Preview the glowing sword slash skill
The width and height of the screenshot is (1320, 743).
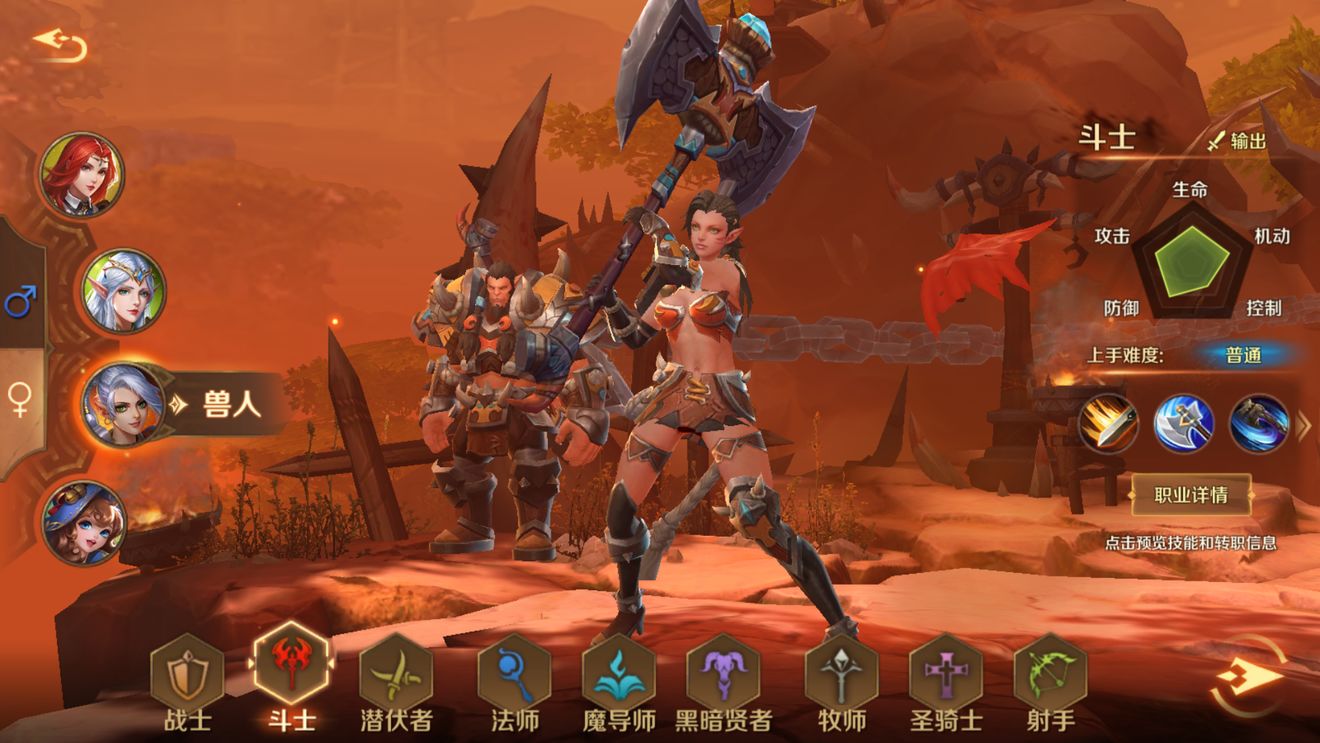tap(1108, 424)
